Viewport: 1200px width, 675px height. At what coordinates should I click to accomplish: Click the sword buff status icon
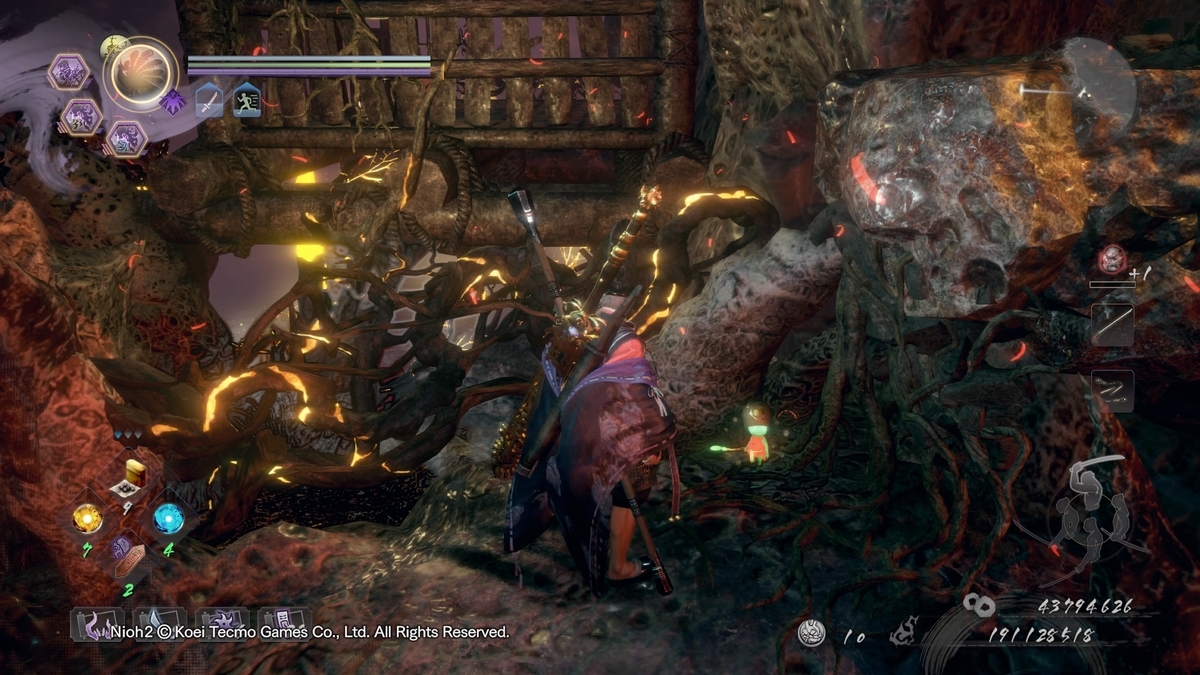209,100
